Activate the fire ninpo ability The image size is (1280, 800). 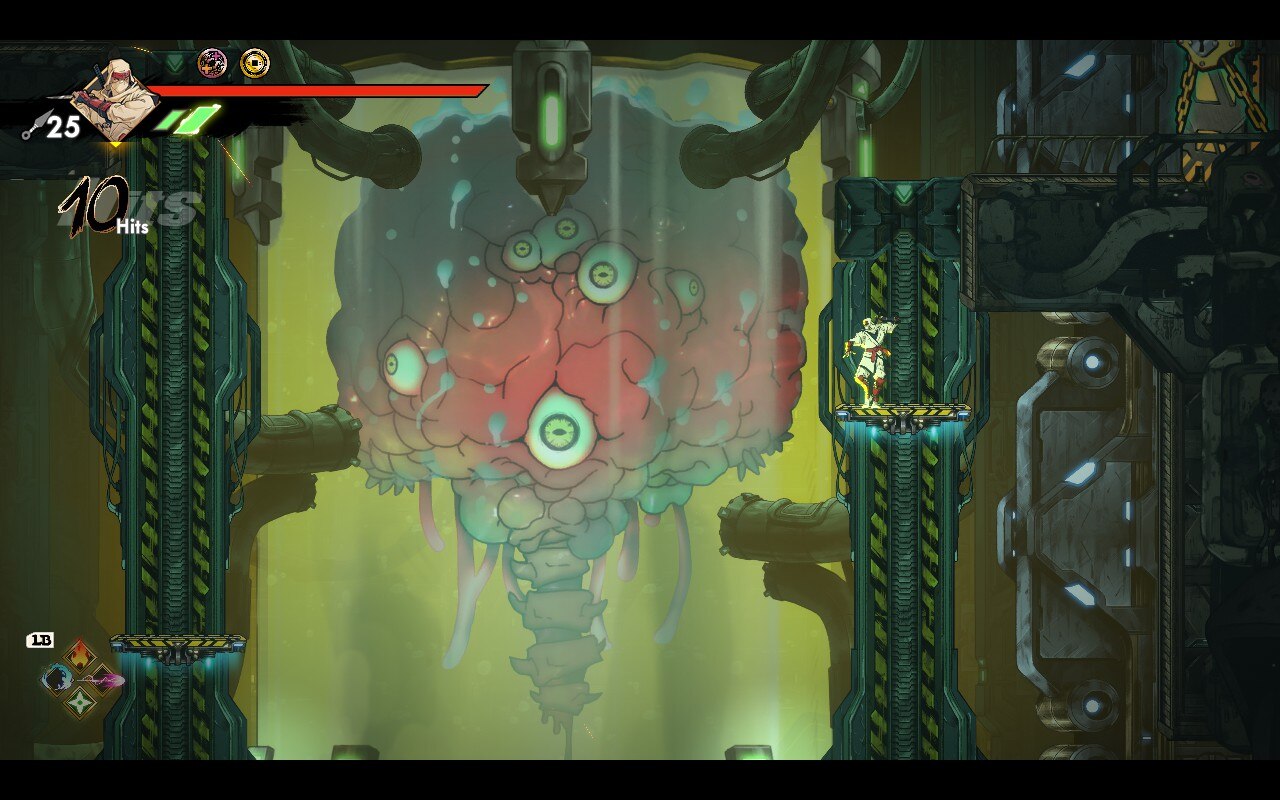[80, 657]
